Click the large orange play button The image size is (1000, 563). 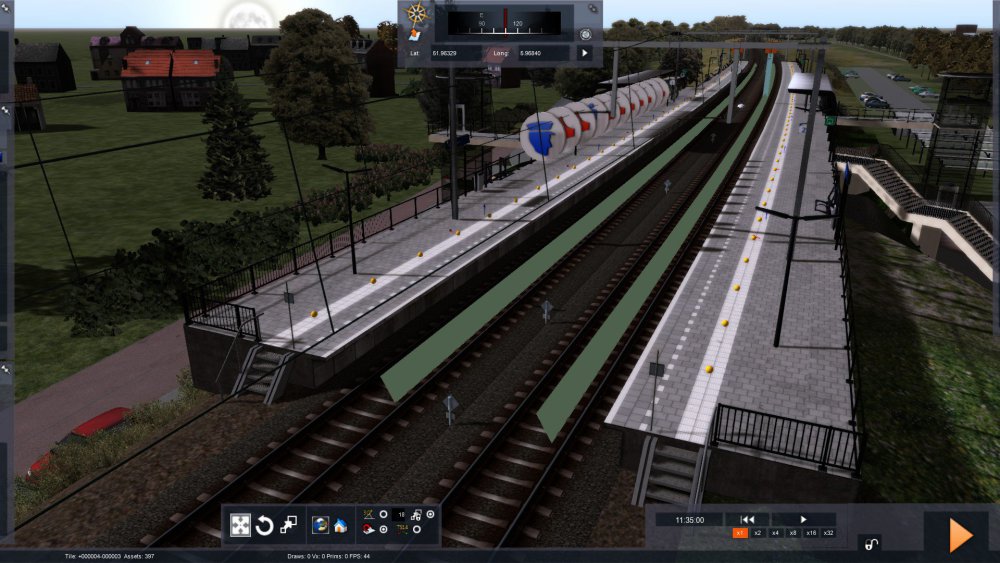(960, 536)
